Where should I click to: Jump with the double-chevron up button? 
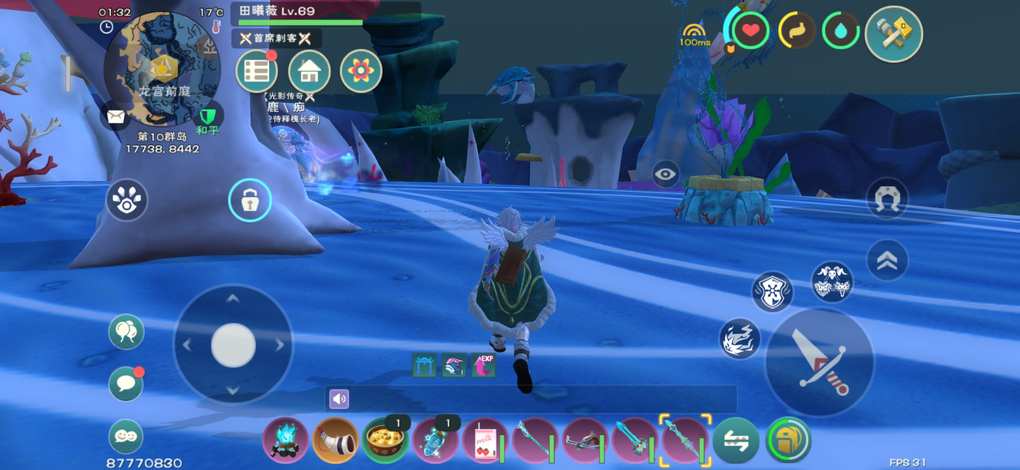coord(887,260)
